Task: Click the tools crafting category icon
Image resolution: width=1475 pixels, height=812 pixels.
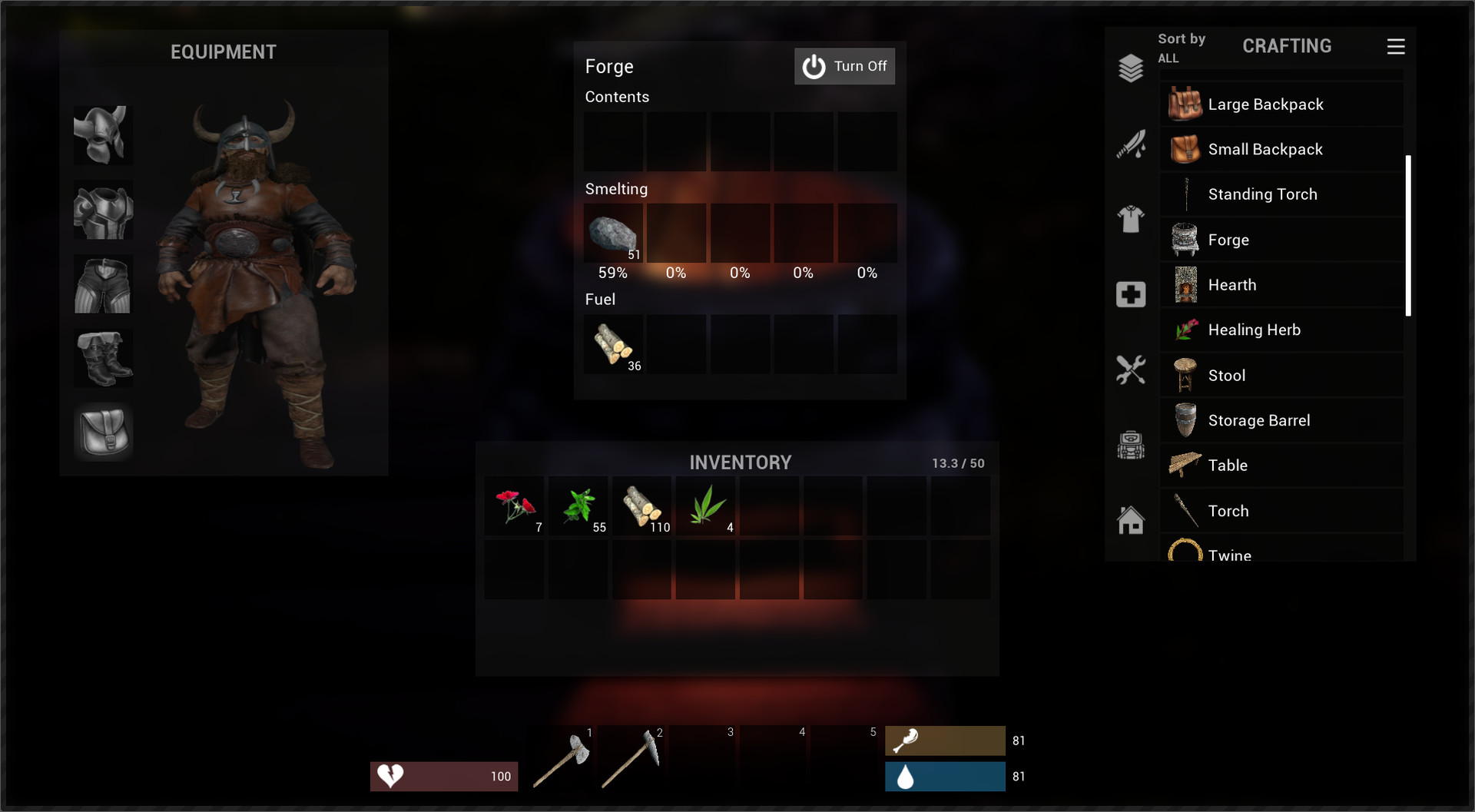Action: coord(1129,371)
